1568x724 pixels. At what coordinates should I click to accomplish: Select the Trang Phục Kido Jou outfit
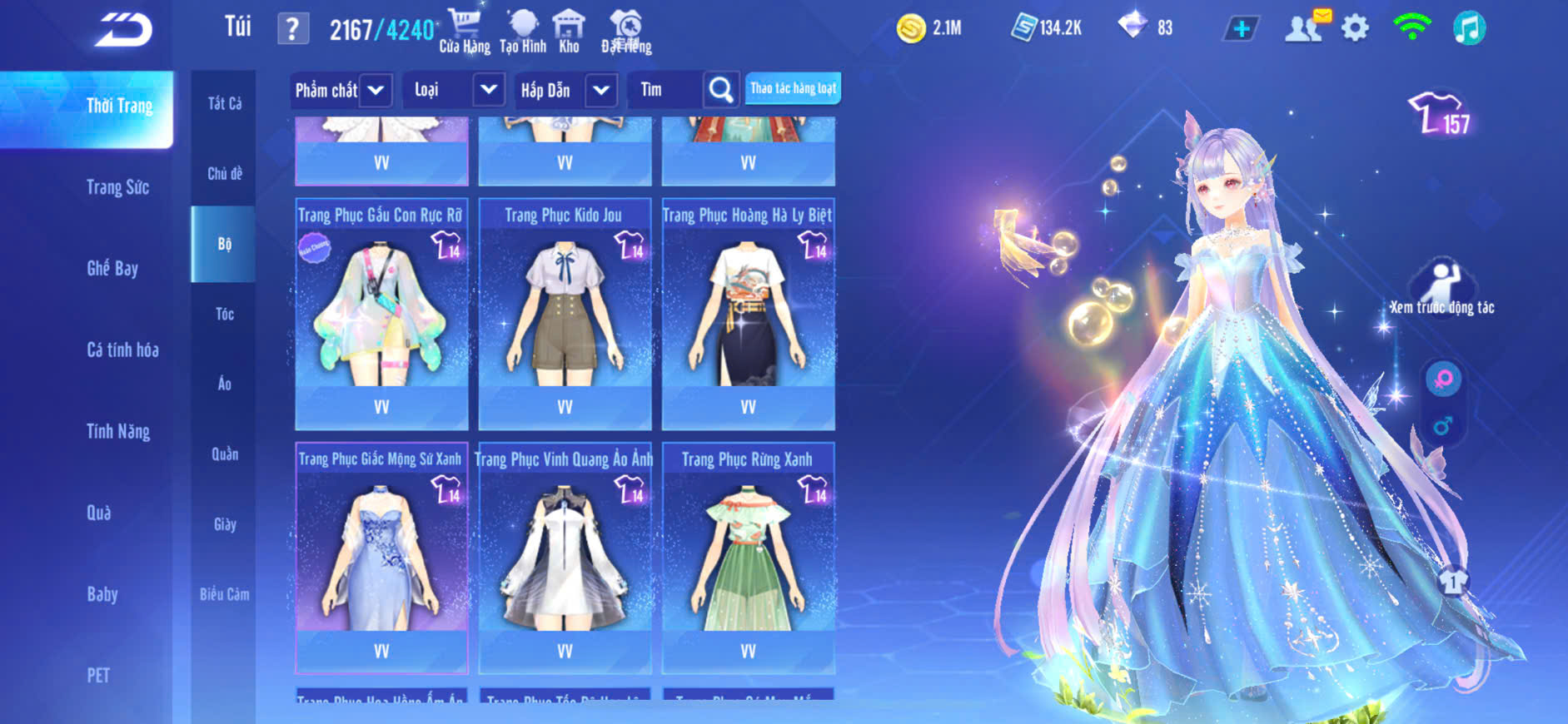pos(565,315)
